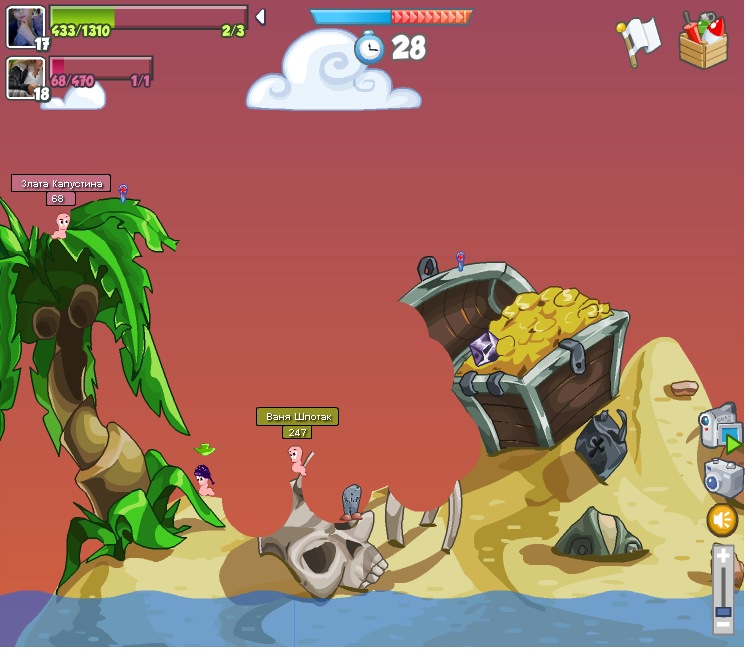
Task: Start video recording with camcorder icon
Action: [x=719, y=428]
